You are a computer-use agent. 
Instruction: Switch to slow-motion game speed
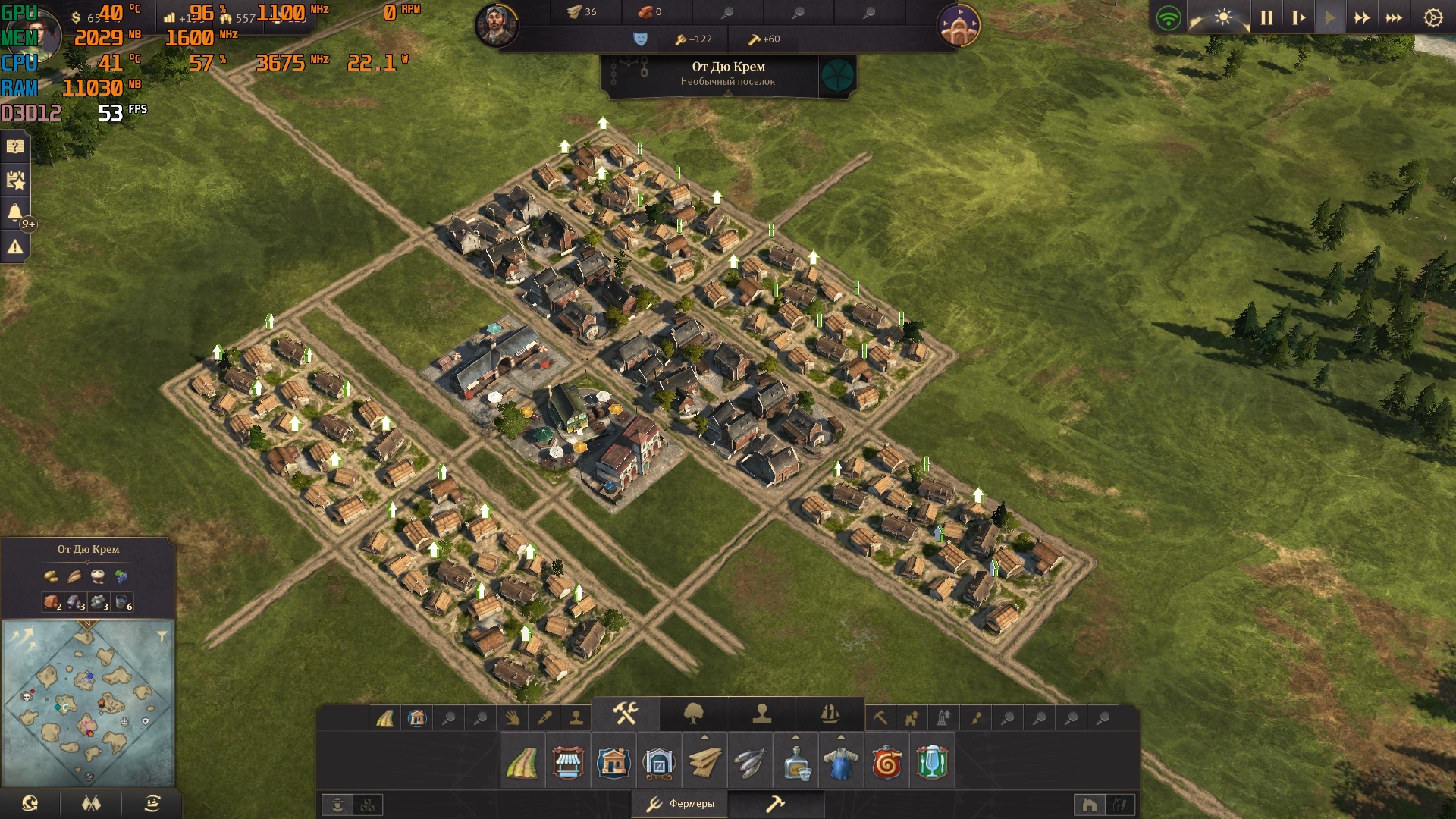pos(1298,17)
